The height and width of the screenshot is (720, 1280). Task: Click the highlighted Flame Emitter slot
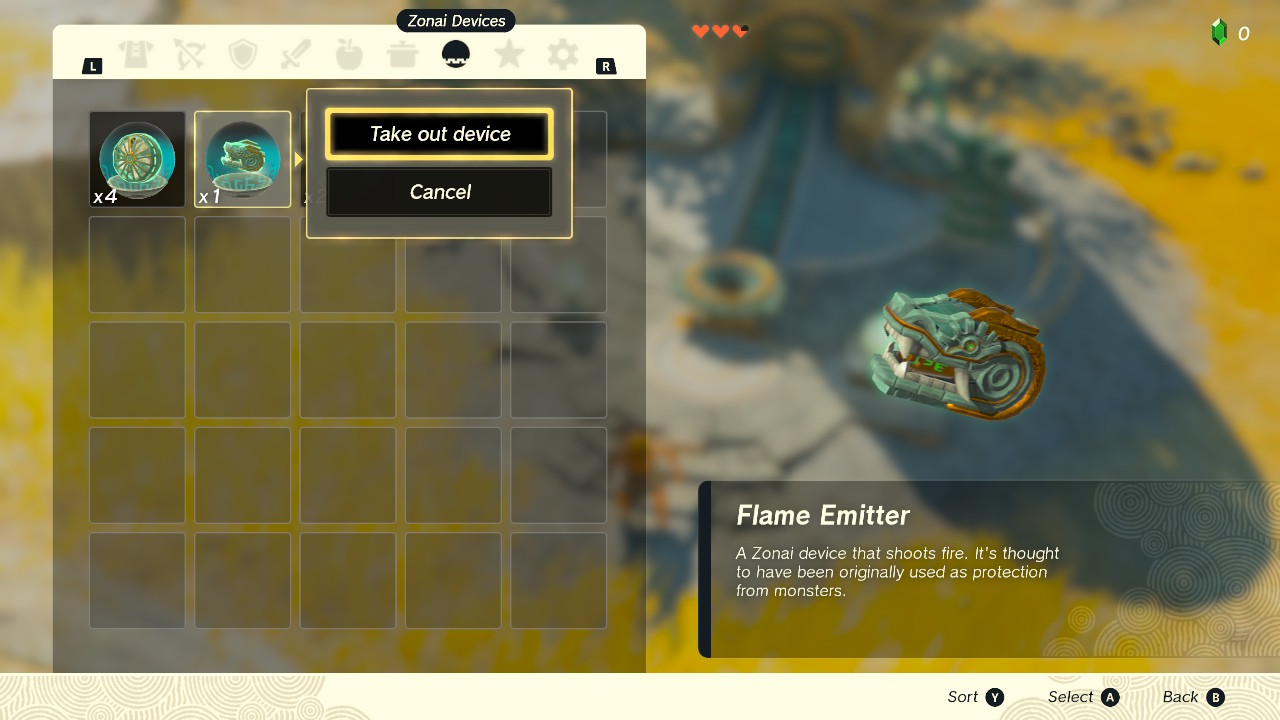tap(242, 158)
